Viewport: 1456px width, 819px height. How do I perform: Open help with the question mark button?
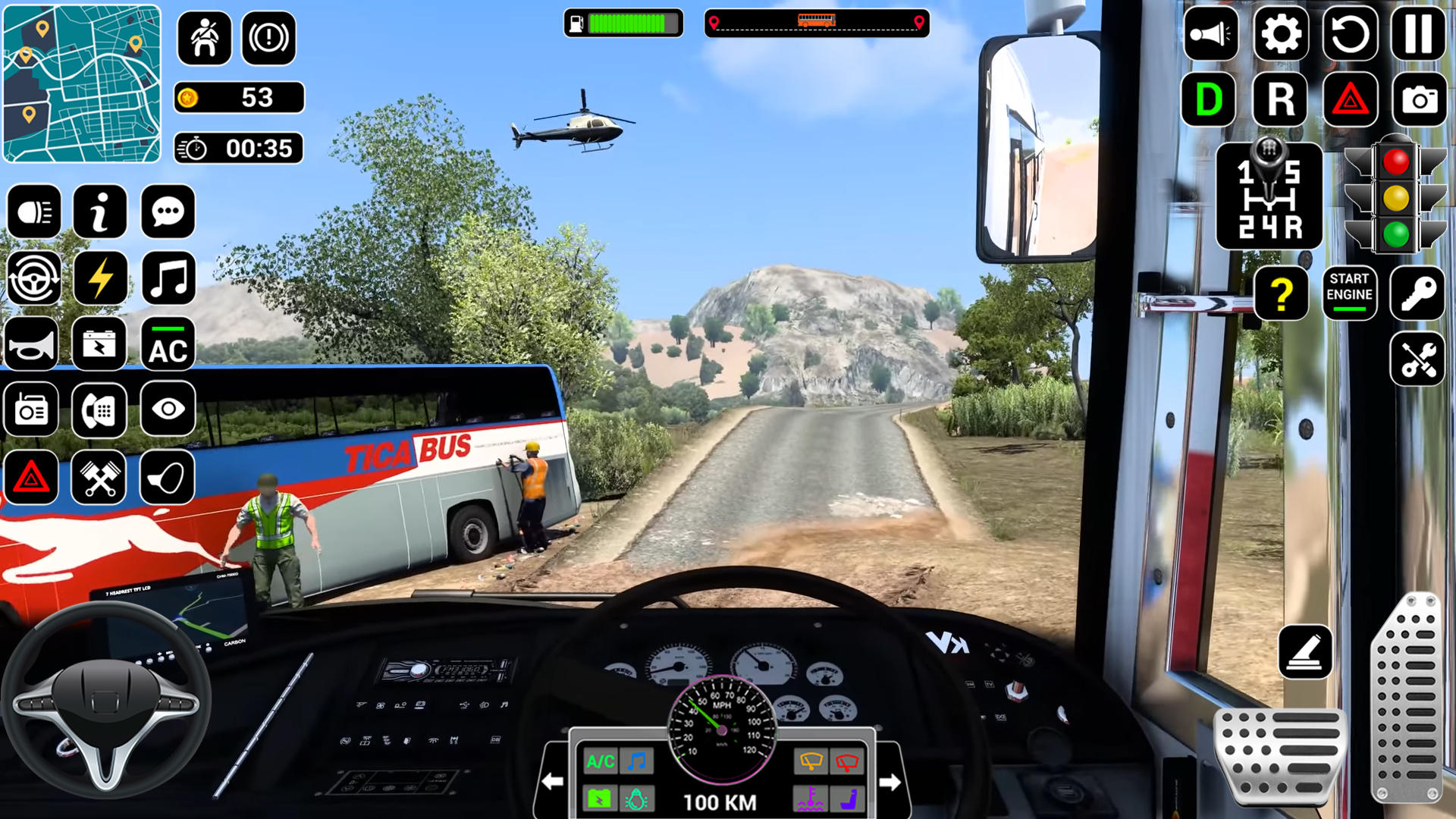[1281, 294]
